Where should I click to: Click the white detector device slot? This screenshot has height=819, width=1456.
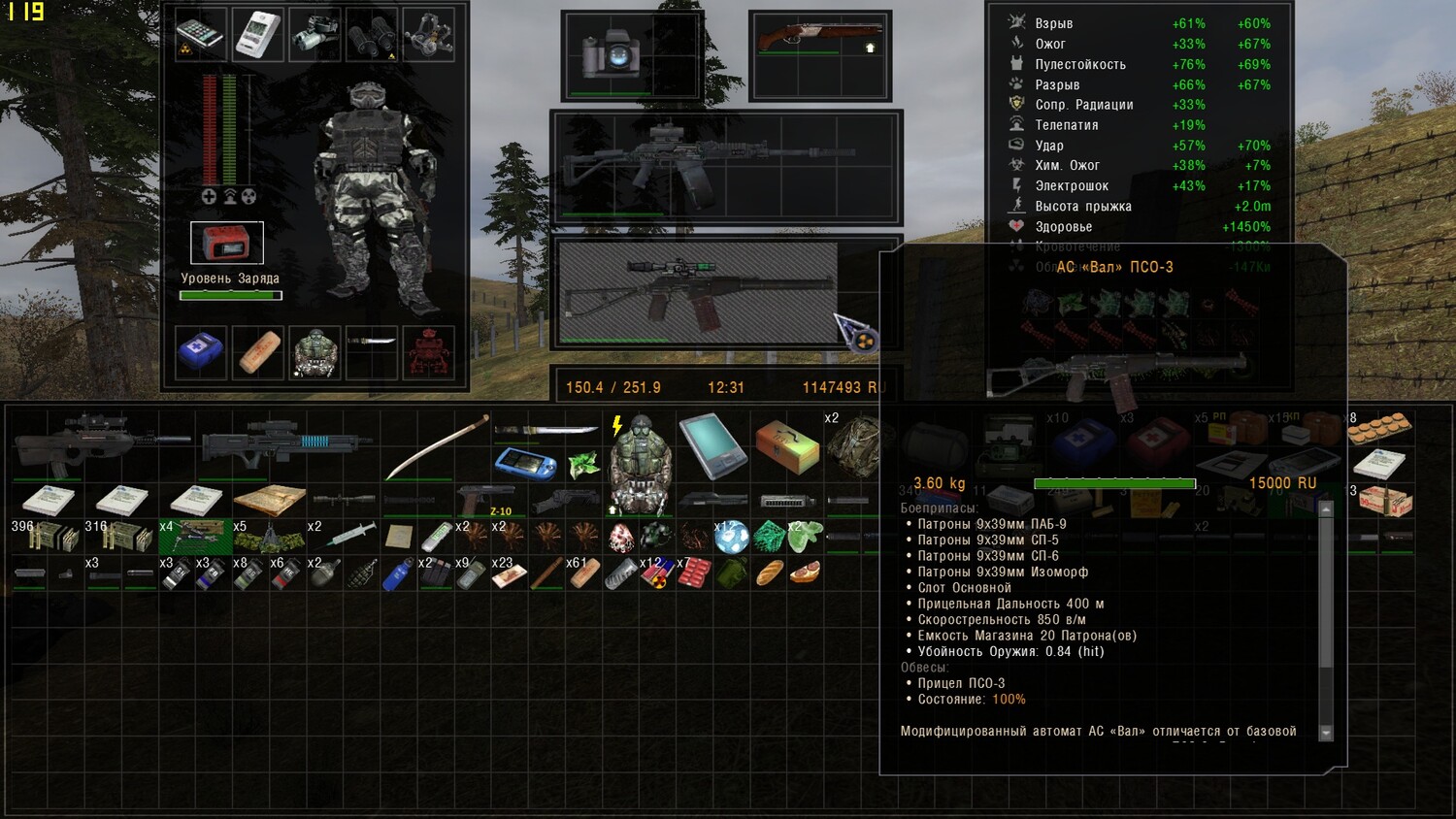click(257, 36)
